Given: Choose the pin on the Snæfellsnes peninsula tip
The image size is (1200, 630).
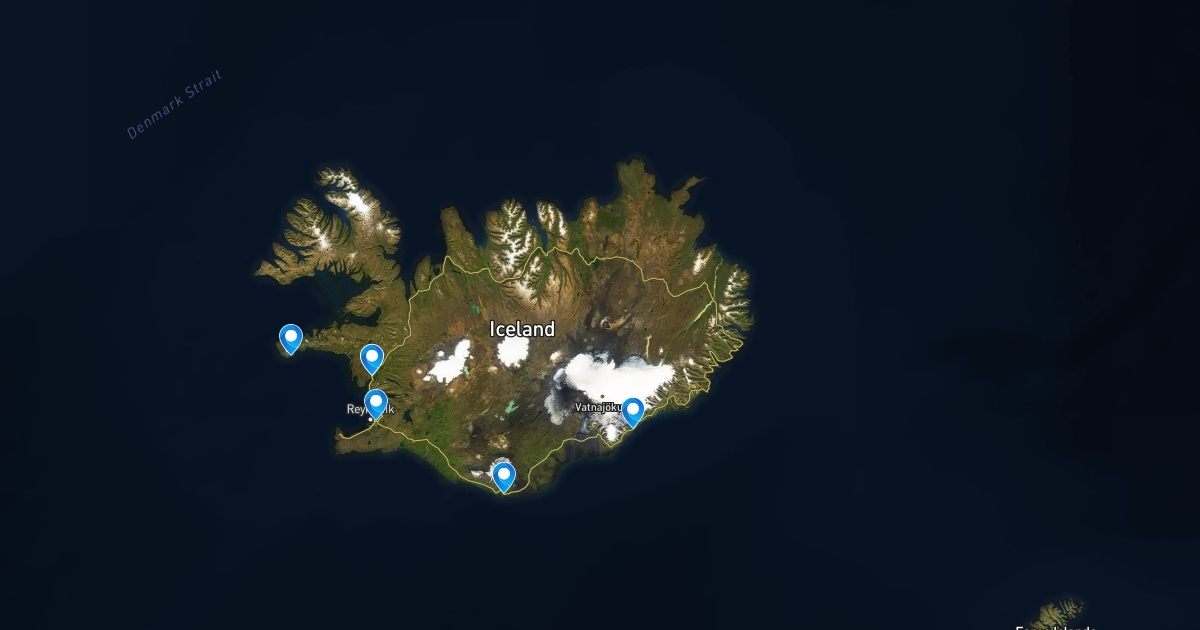Looking at the screenshot, I should (x=291, y=338).
